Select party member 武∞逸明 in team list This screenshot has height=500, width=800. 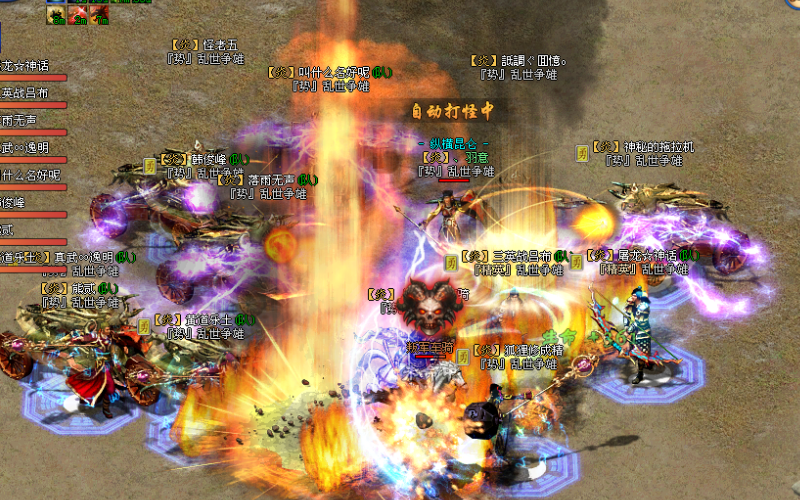26,148
